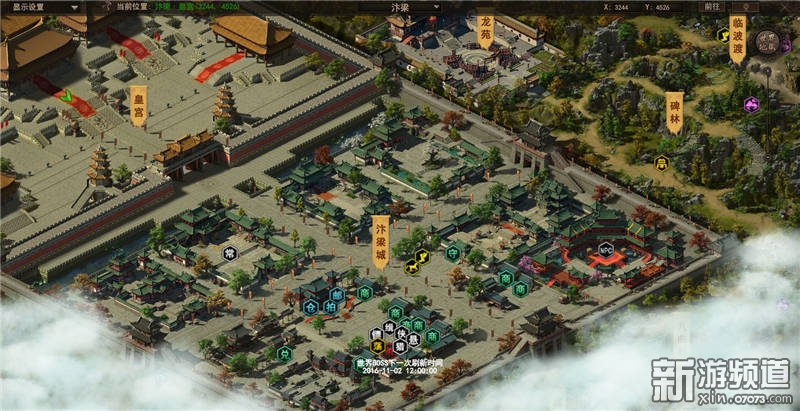Click the yellow 帛 marker near 碑林
The width and height of the screenshot is (800, 411).
coord(661,162)
